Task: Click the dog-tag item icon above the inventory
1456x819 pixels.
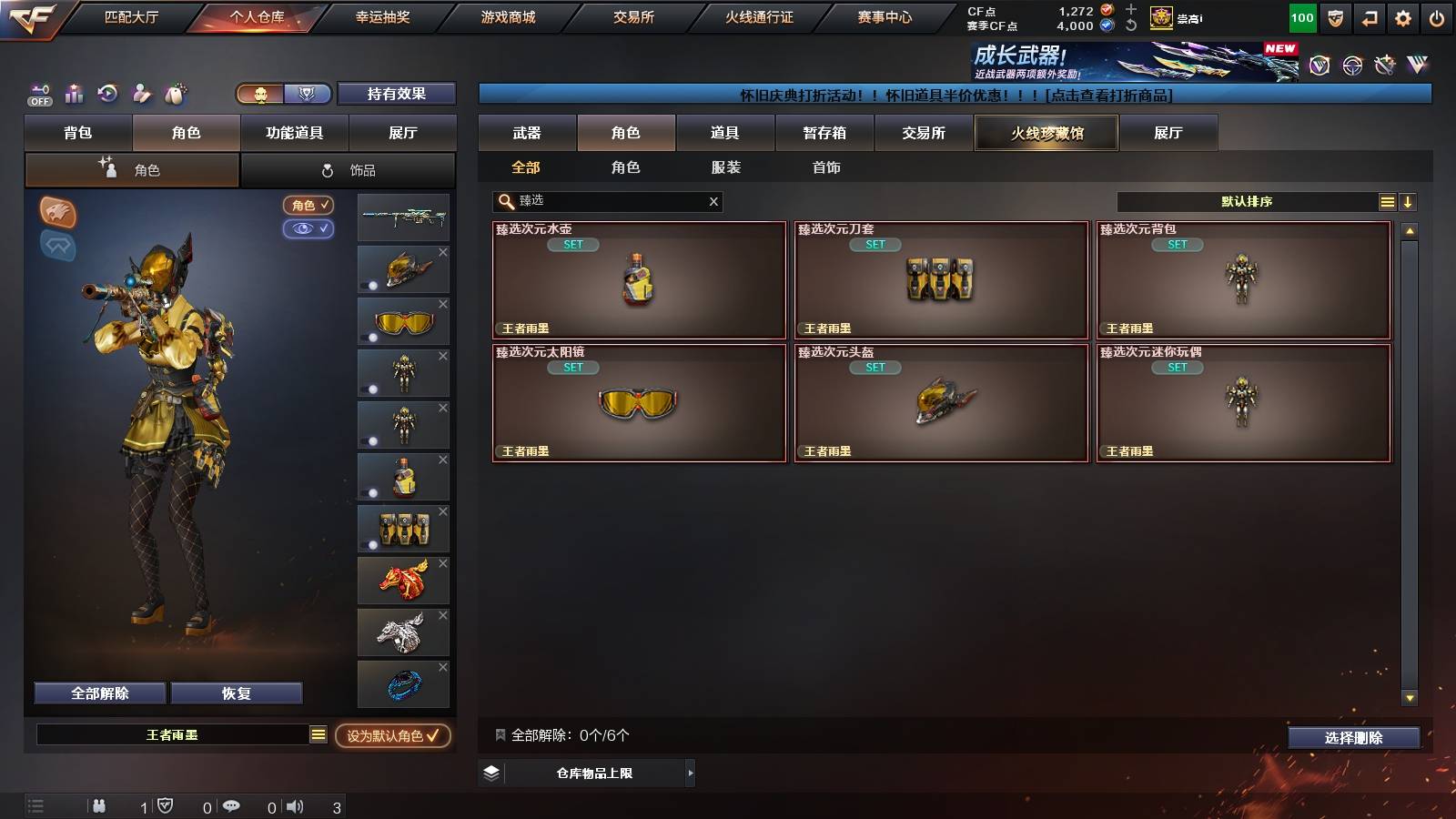Action: coord(175,92)
